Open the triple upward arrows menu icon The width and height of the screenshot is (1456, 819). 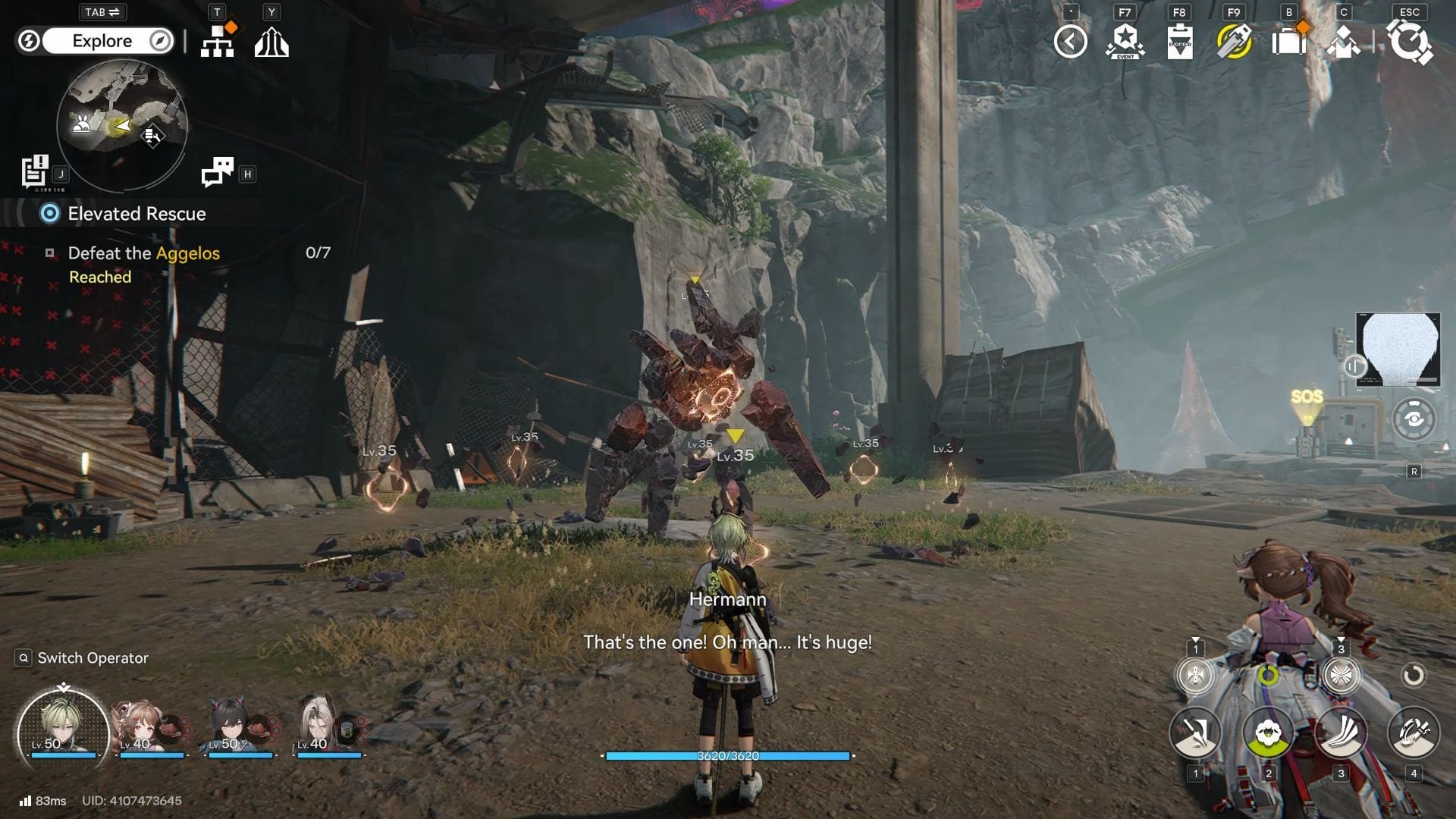271,42
